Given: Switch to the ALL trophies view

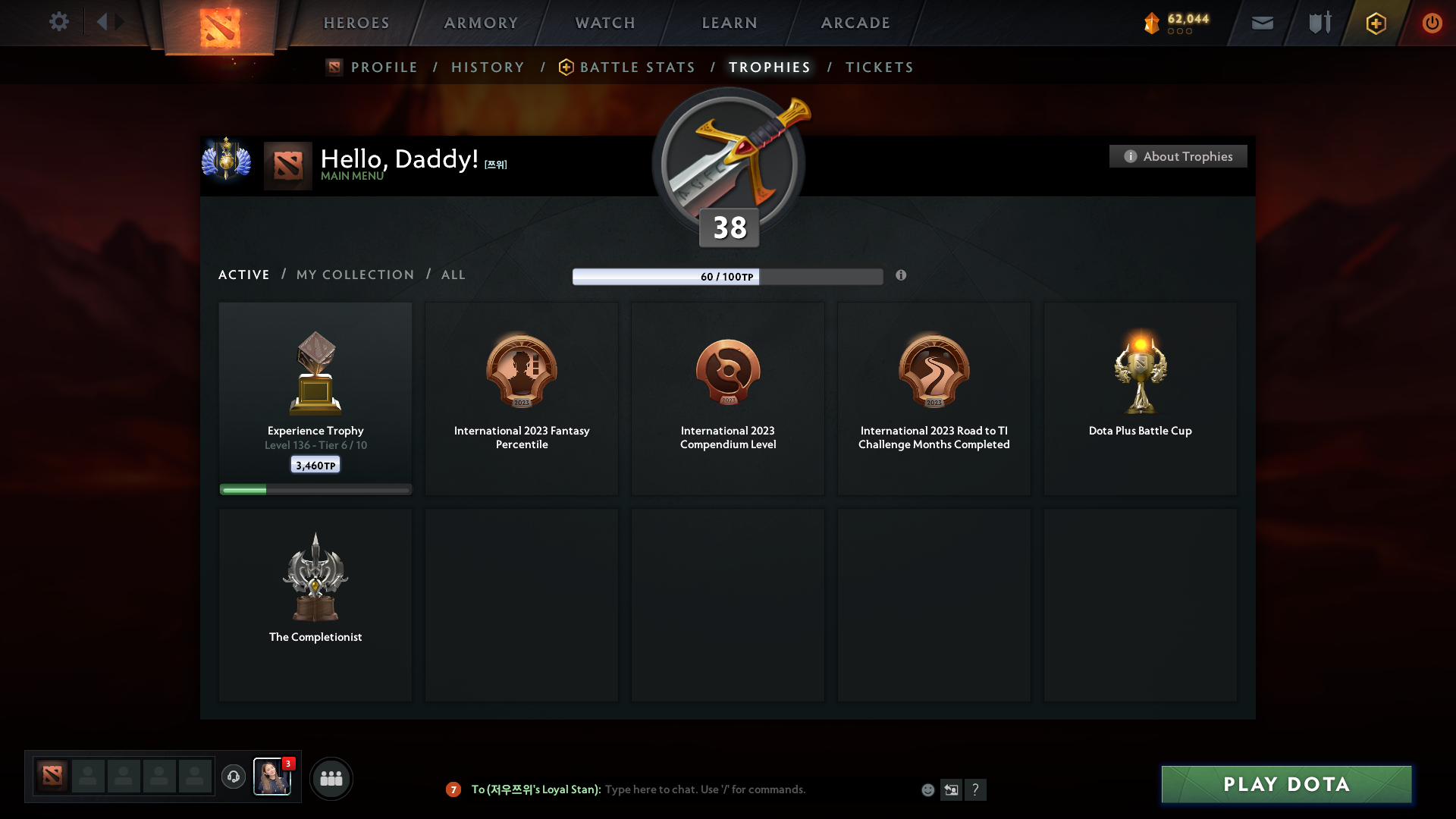Looking at the screenshot, I should pos(453,275).
